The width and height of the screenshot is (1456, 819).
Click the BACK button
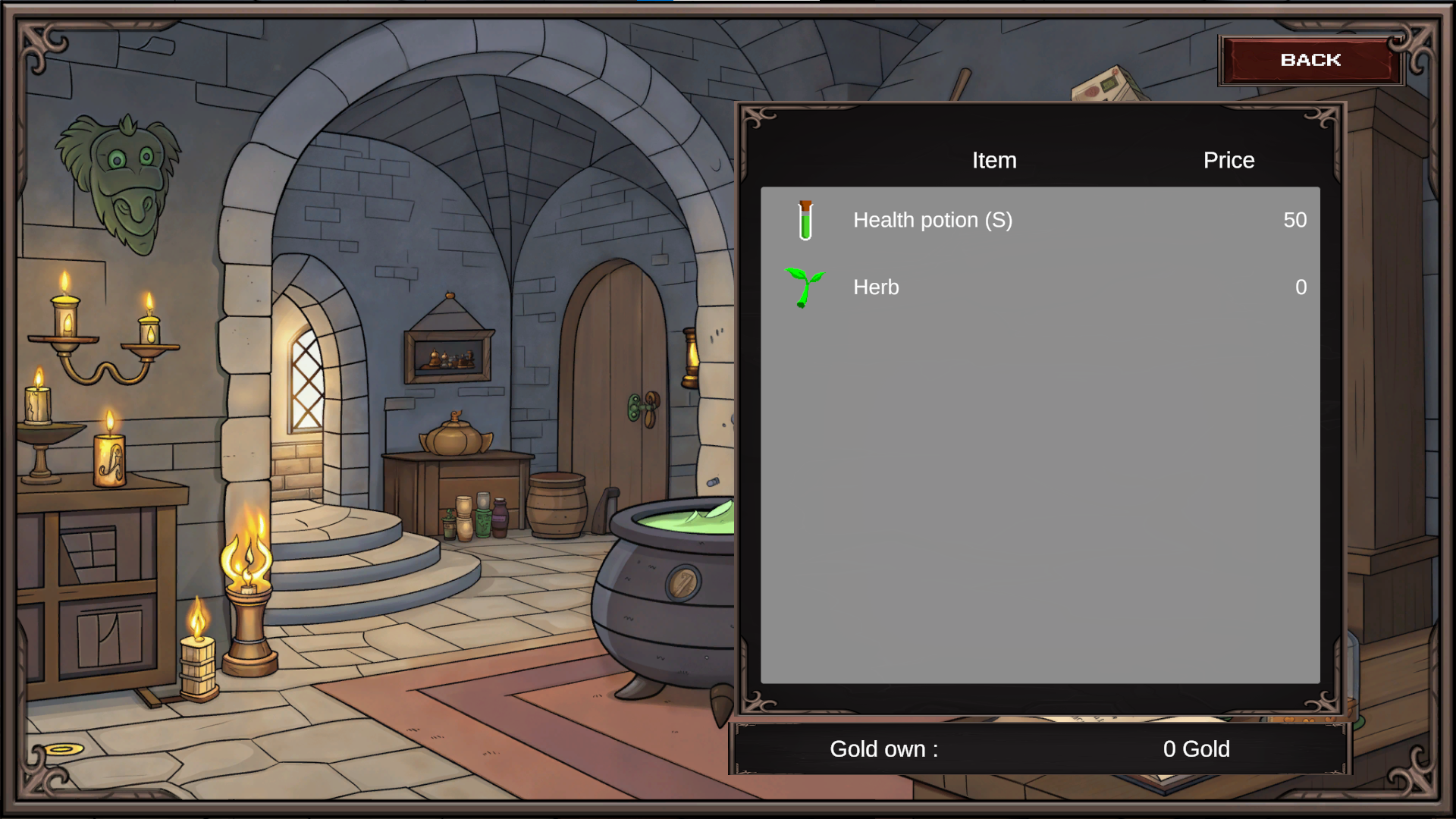(1310, 60)
